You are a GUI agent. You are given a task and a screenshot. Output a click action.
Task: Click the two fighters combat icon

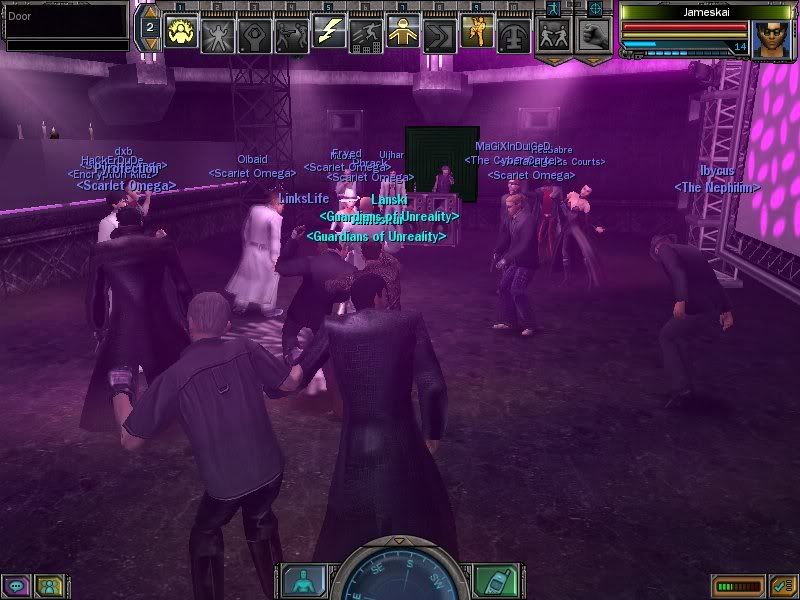(553, 35)
